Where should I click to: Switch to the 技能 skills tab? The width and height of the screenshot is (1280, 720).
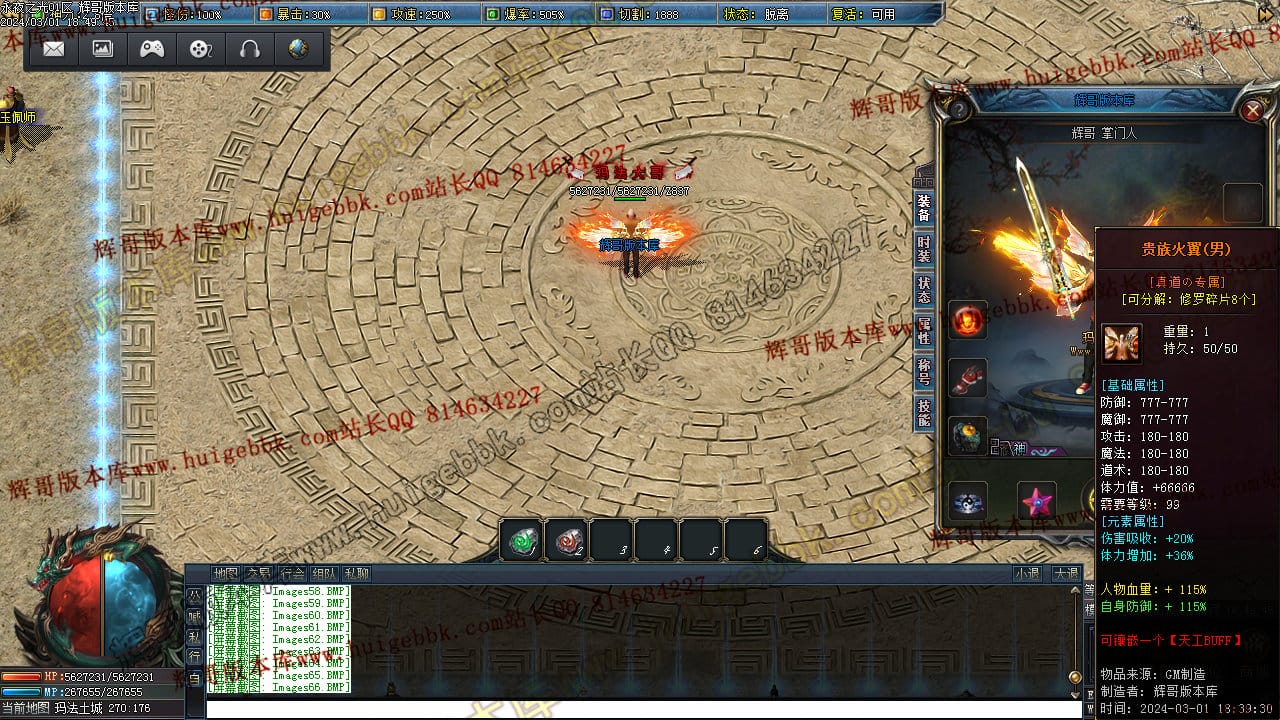click(x=924, y=413)
